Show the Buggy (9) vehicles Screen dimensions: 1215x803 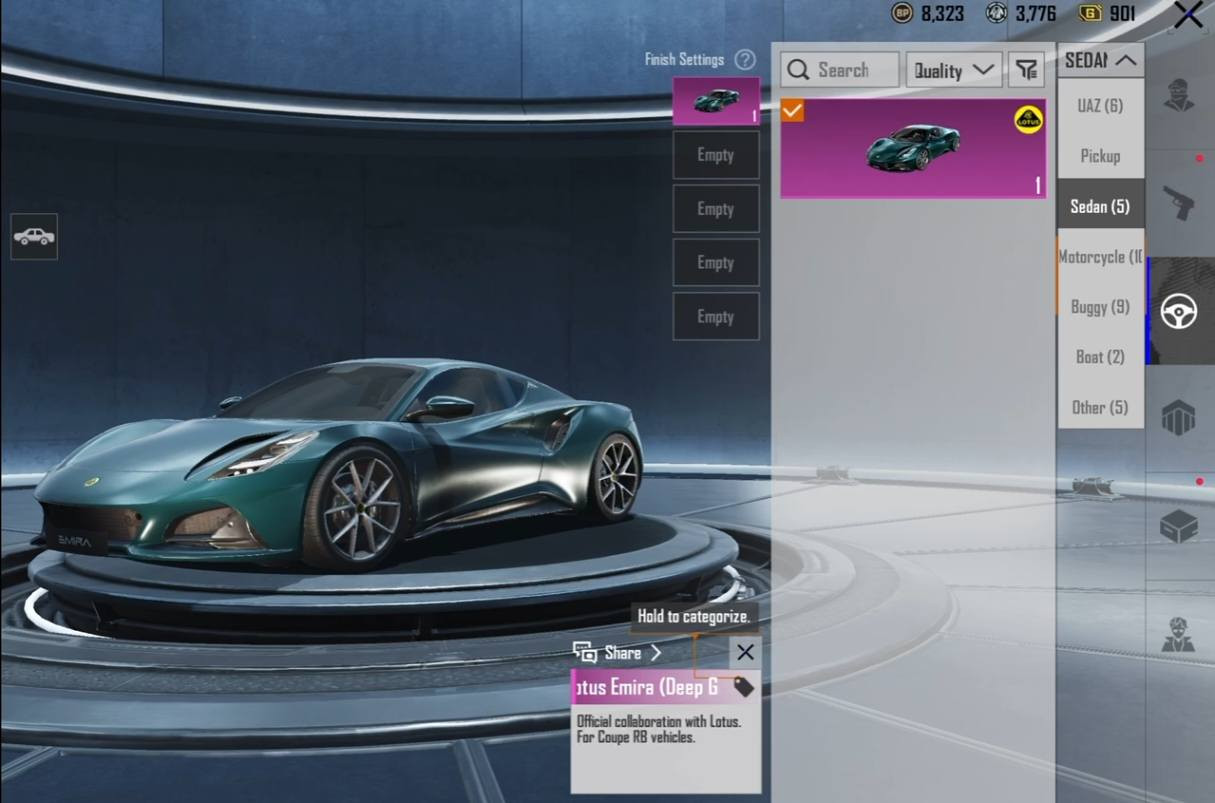(x=1100, y=307)
